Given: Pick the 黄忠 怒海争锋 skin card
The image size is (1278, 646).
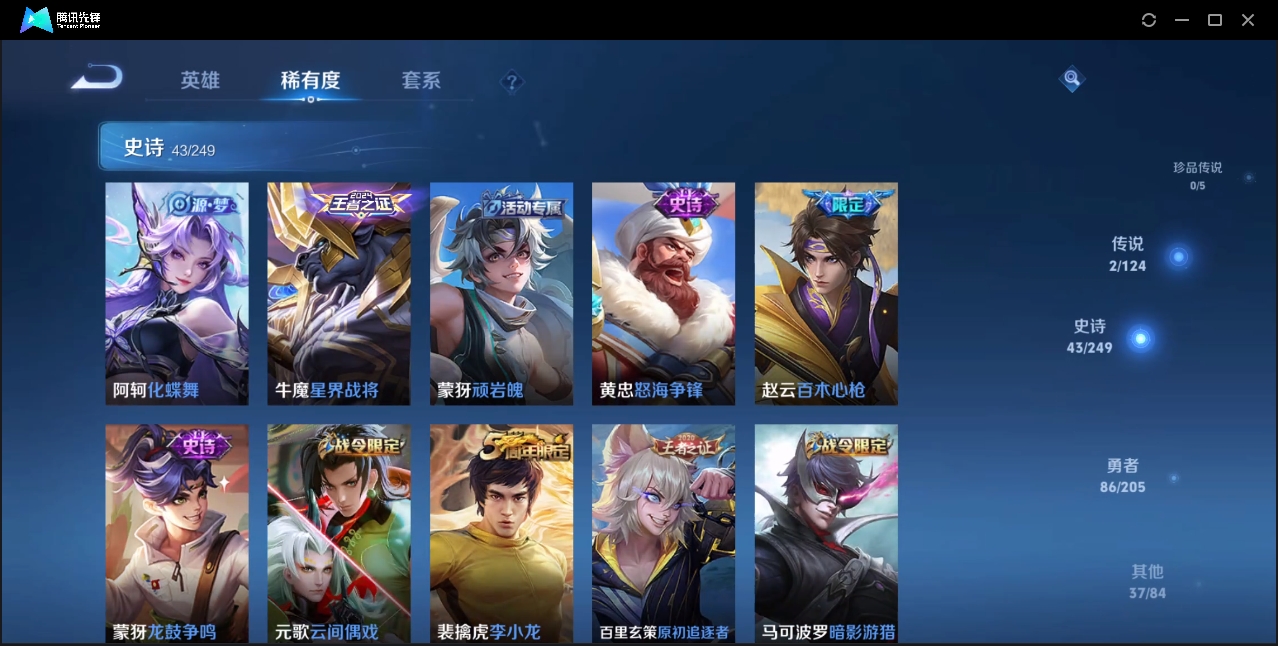Looking at the screenshot, I should [x=663, y=293].
